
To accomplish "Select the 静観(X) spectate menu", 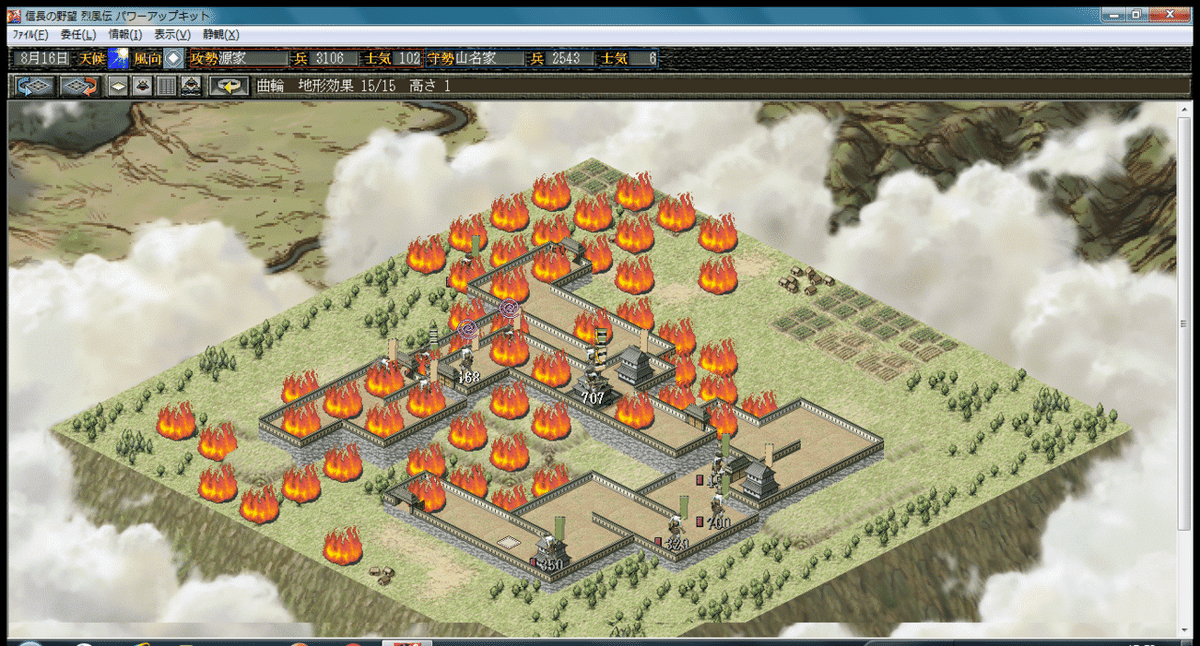I will pyautogui.click(x=221, y=34).
